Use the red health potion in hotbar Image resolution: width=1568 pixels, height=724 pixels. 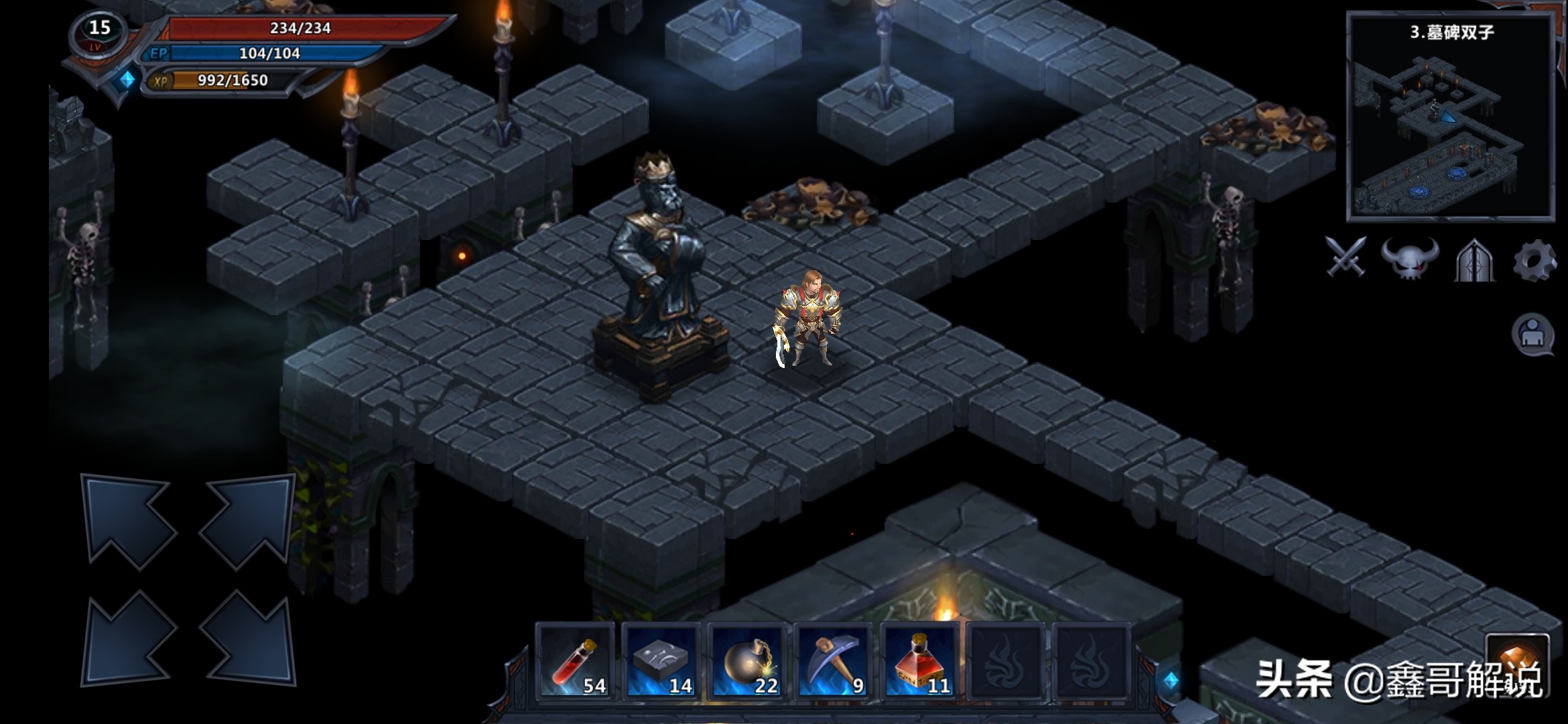click(575, 662)
